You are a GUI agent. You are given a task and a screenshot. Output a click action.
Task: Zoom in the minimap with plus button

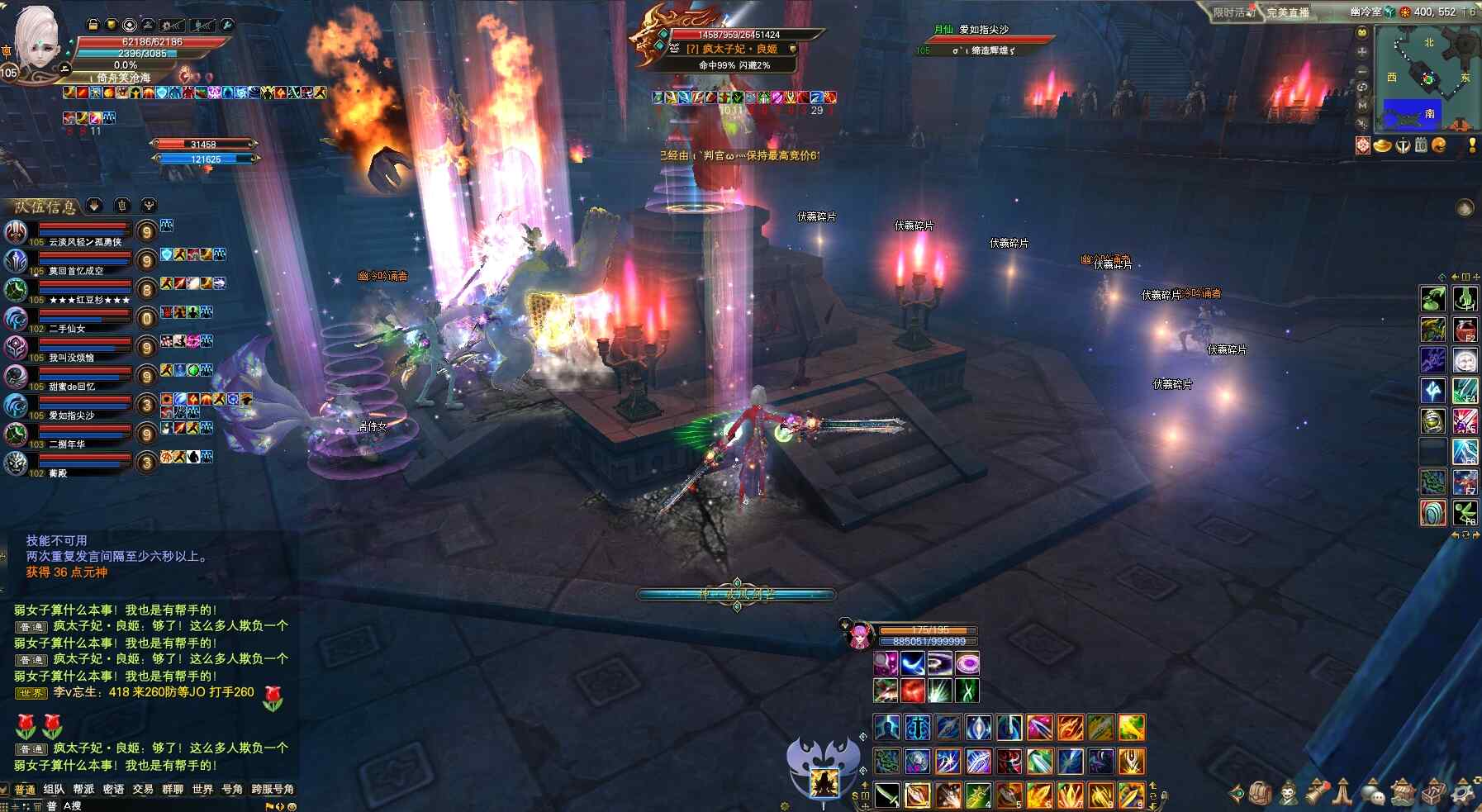click(1362, 51)
